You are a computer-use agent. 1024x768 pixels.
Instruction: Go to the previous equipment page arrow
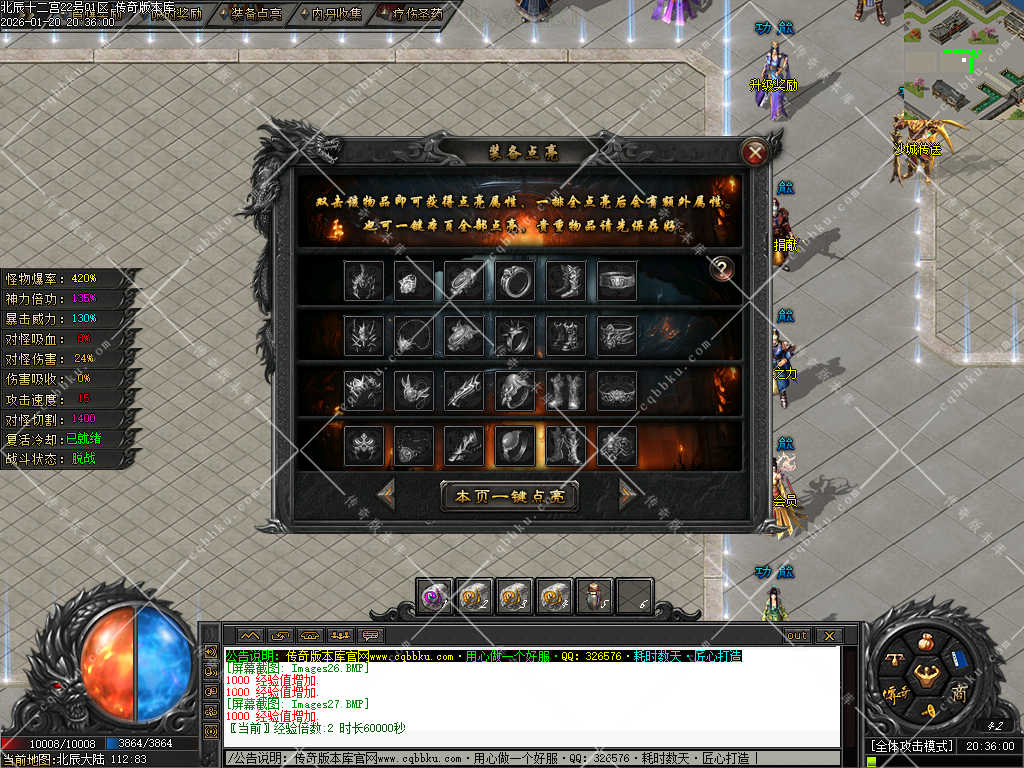387,494
